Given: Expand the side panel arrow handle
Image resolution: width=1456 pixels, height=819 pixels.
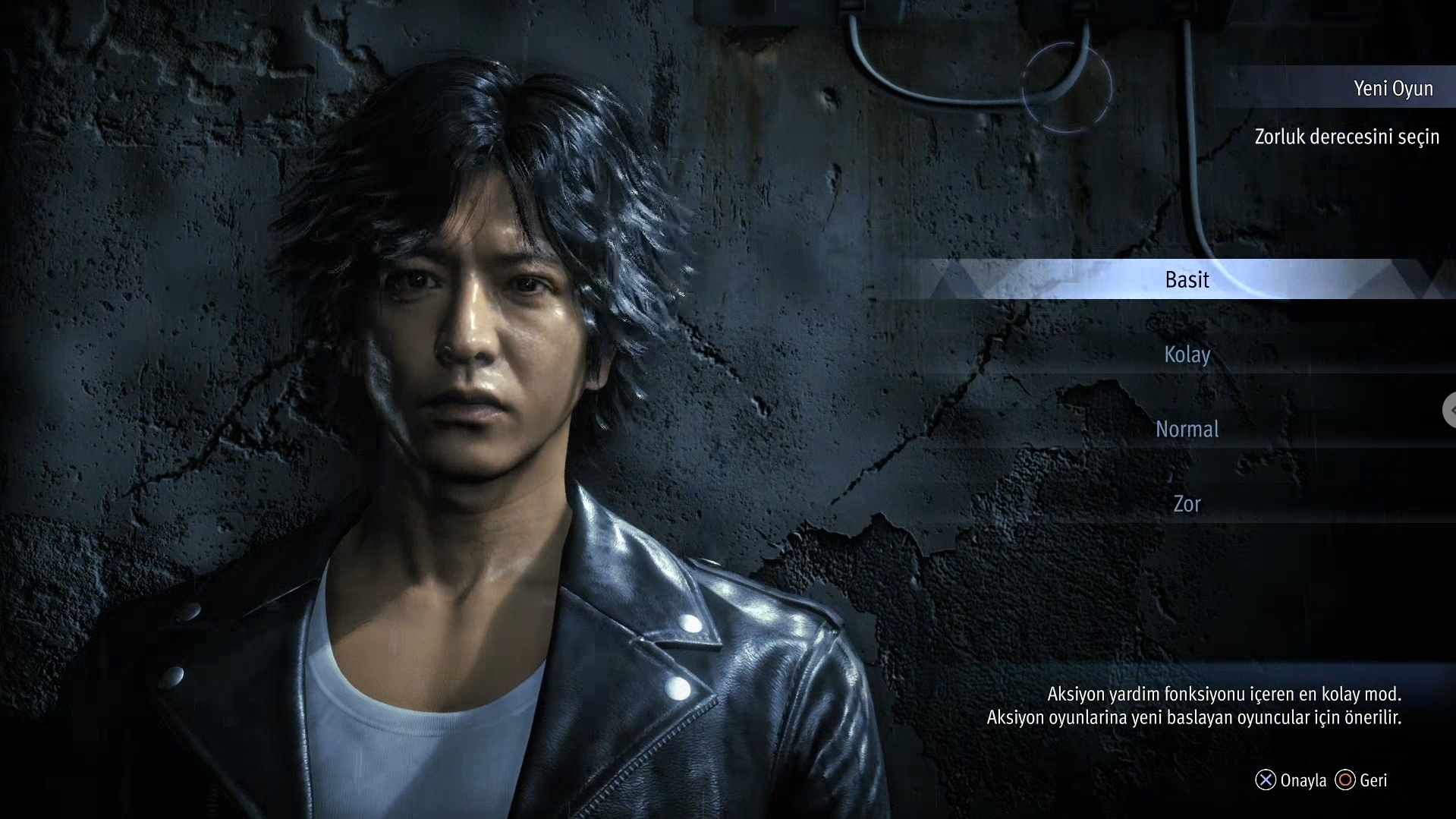Looking at the screenshot, I should (1450, 410).
